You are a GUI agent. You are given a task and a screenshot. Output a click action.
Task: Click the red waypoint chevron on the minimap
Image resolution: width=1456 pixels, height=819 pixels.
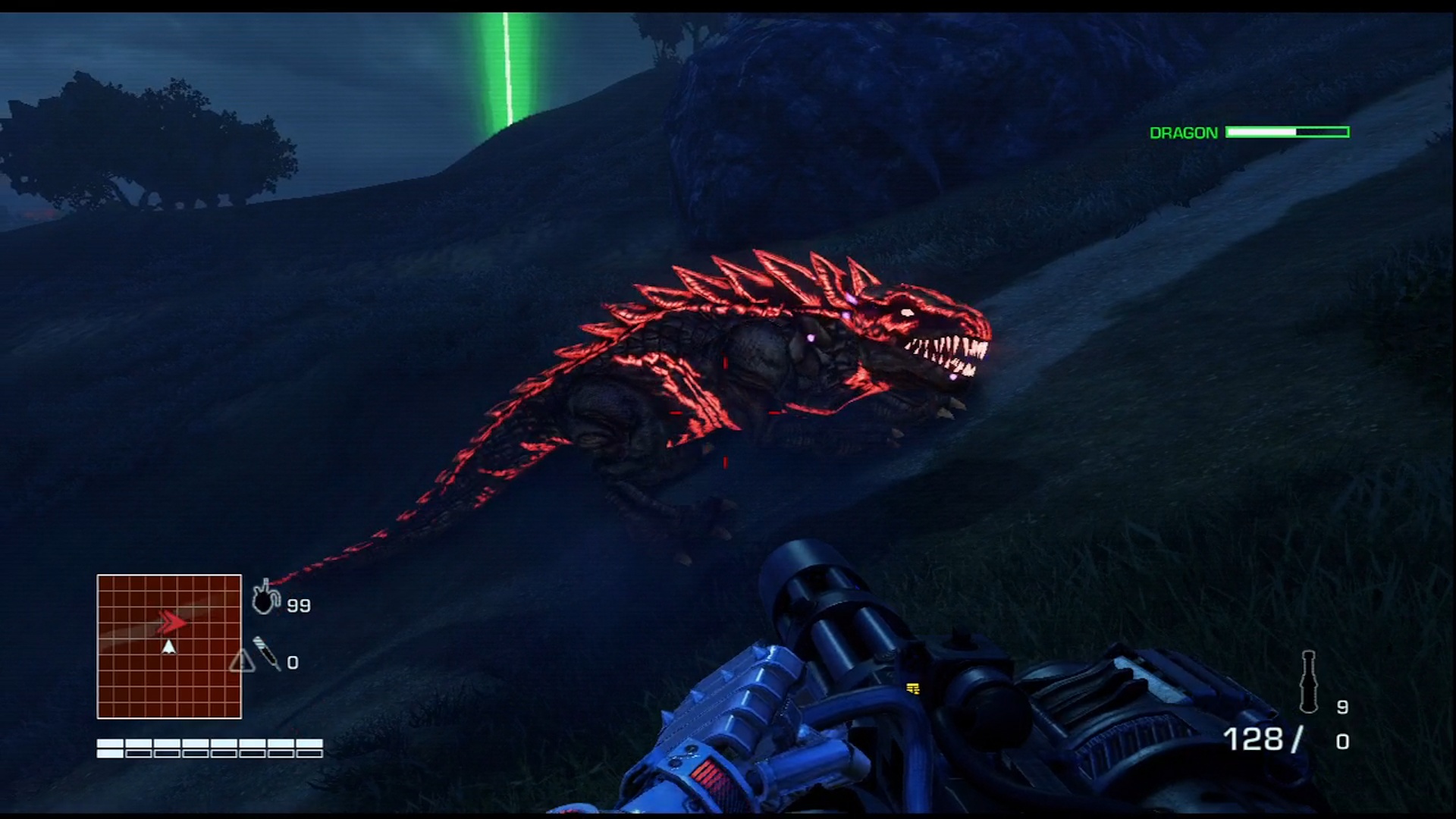tap(171, 621)
